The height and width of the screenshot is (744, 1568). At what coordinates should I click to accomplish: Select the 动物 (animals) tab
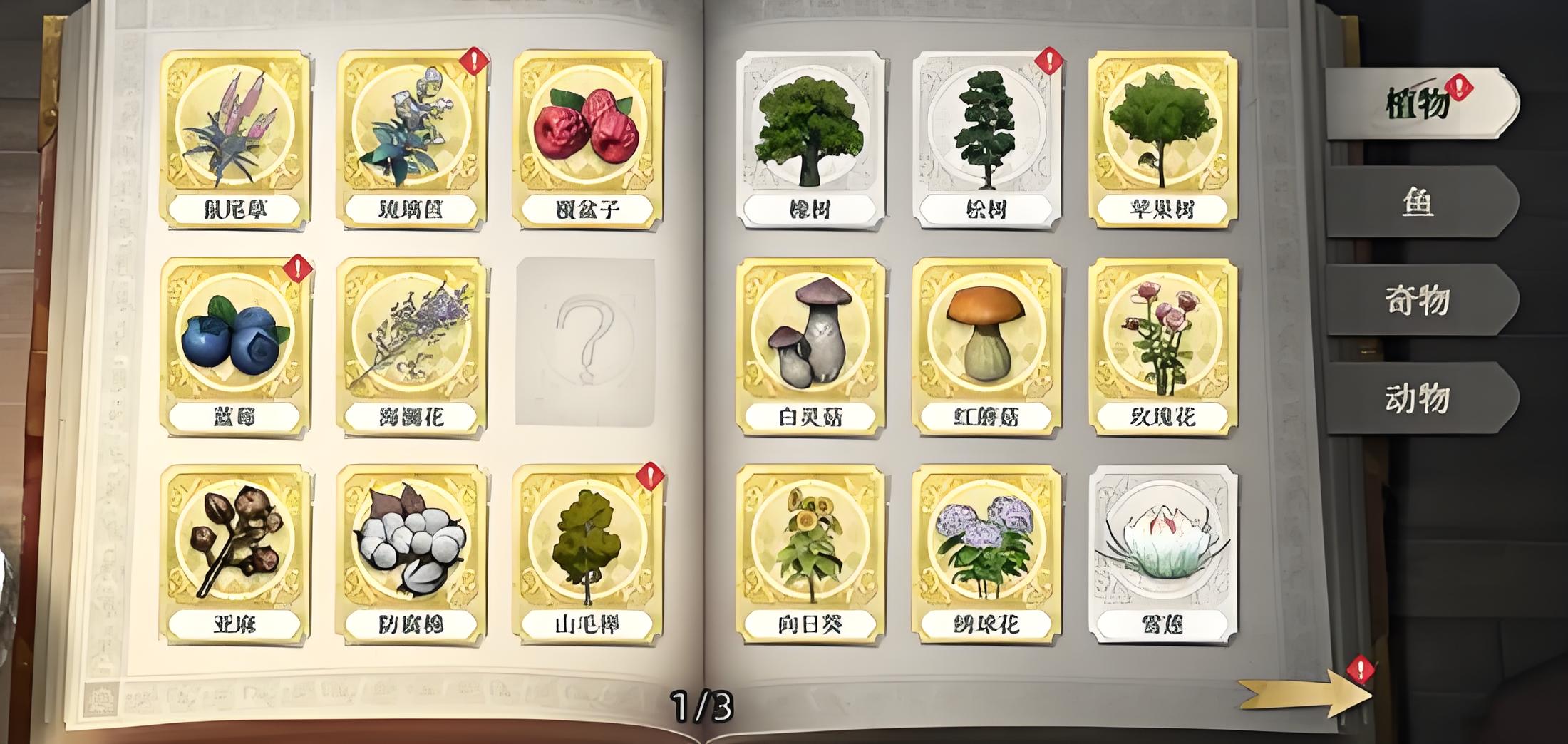coord(1417,398)
